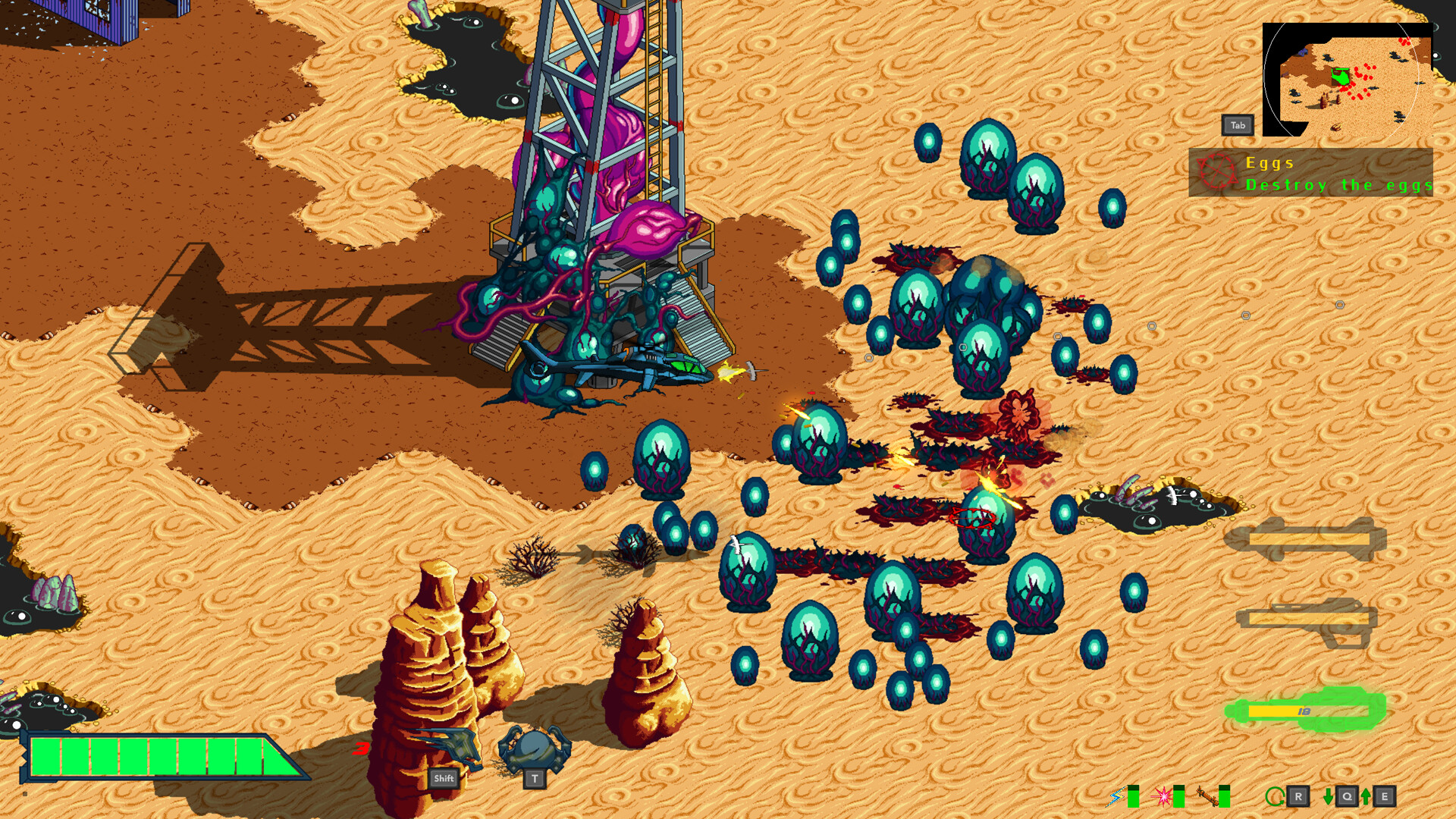Select the green player arrow on the minimap
The height and width of the screenshot is (819, 1456).
coord(1339,77)
